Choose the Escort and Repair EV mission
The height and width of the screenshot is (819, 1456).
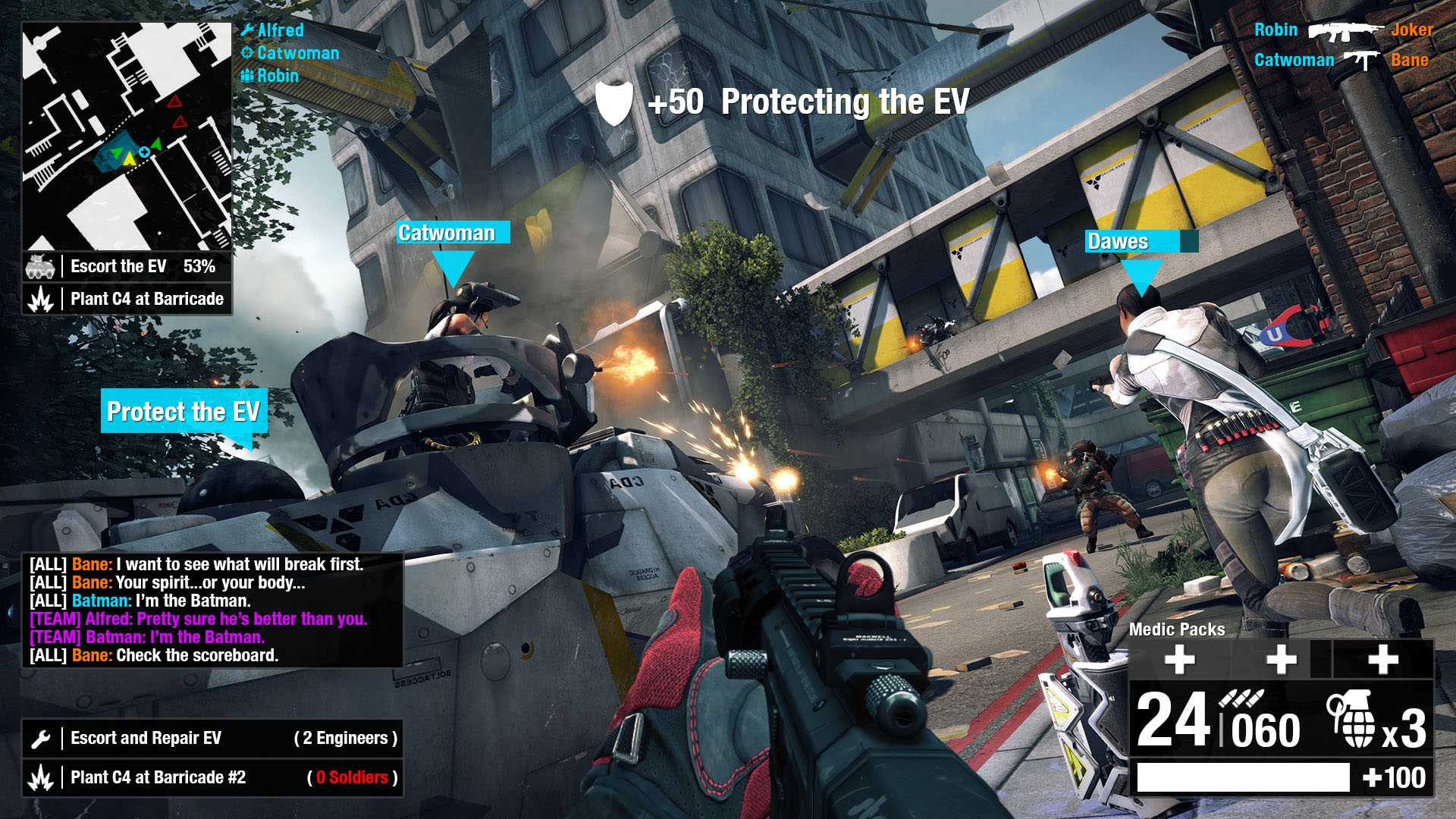point(212,738)
